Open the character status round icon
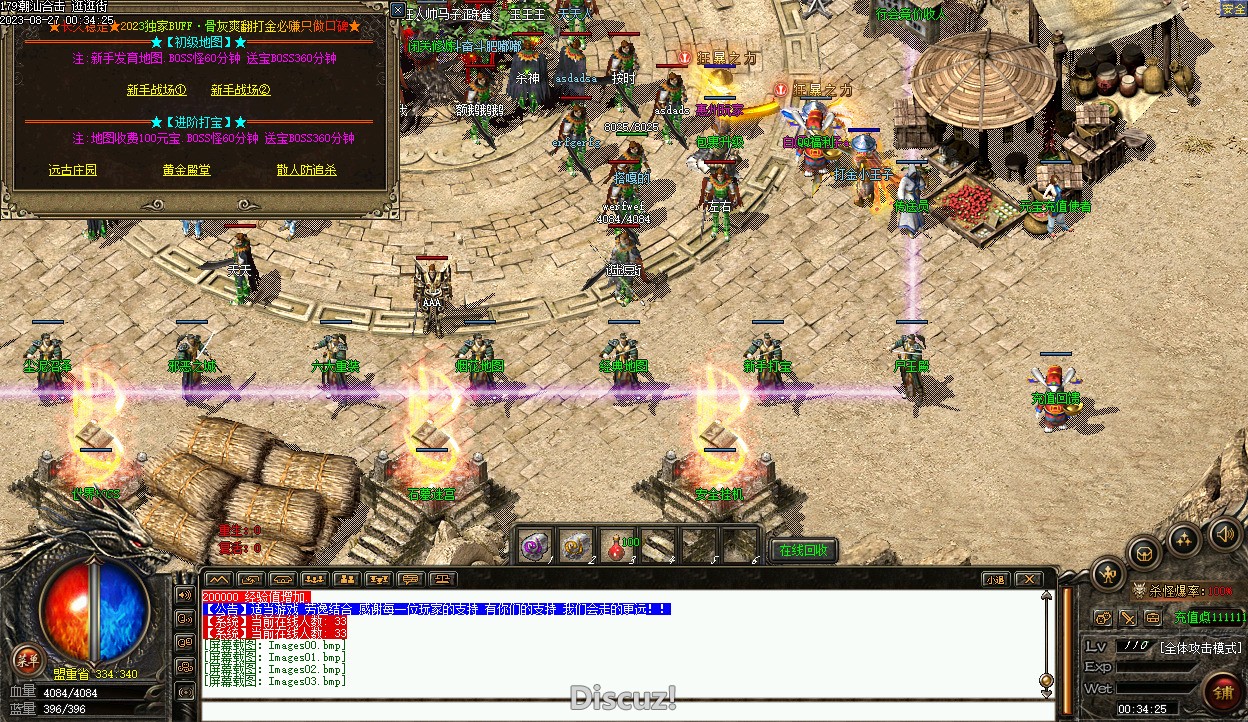Image resolution: width=1248 pixels, height=722 pixels. [1109, 574]
